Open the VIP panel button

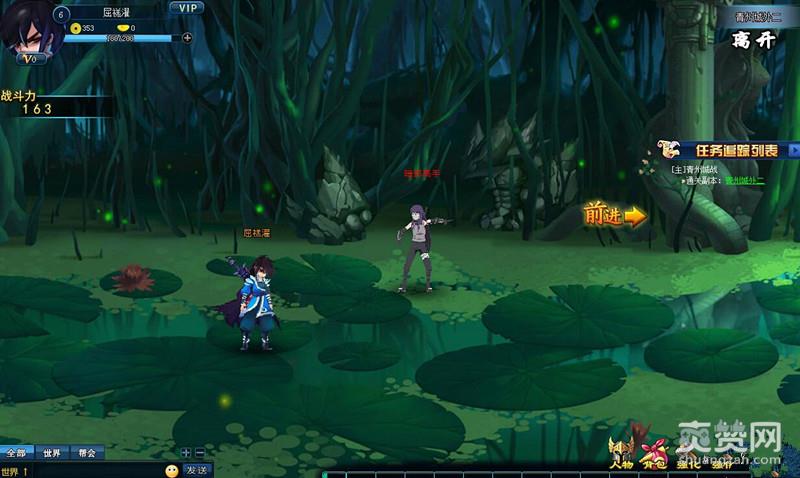186,7
